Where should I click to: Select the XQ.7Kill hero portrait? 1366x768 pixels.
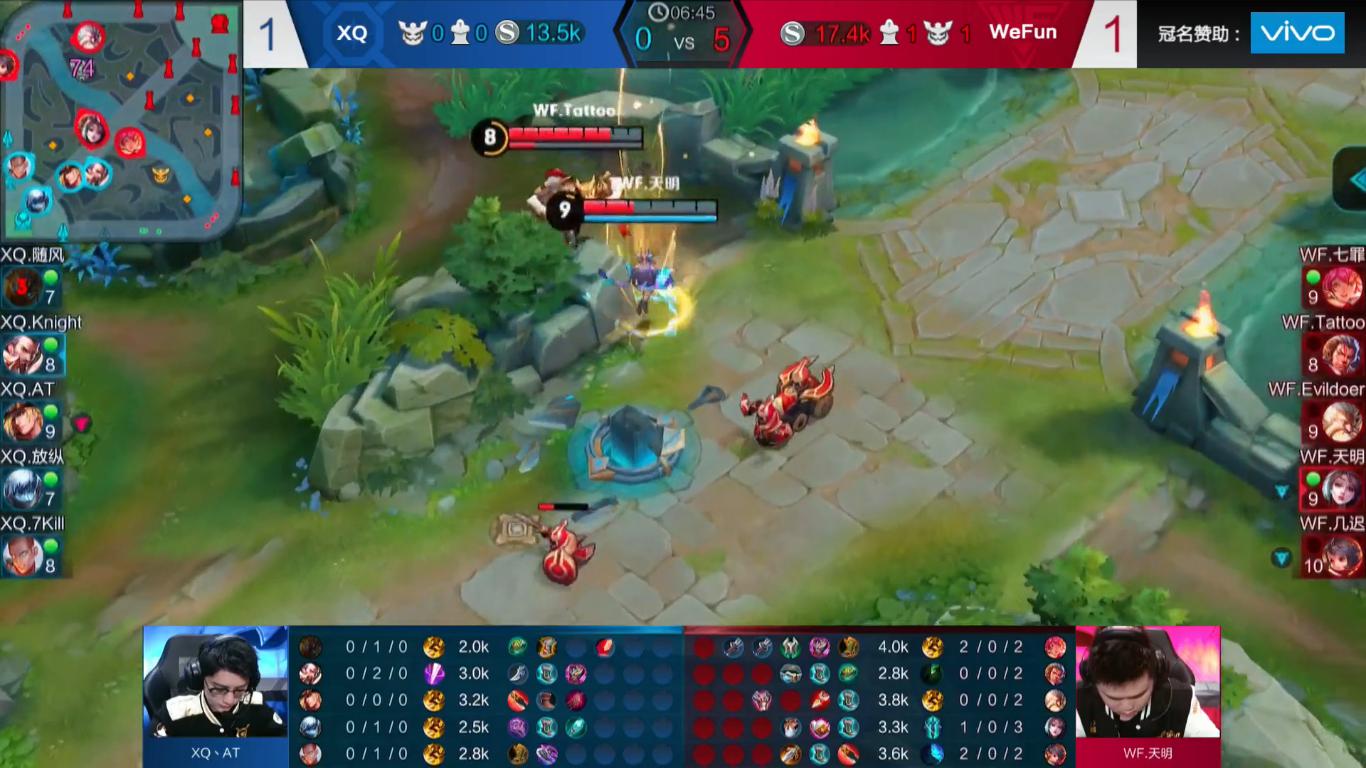click(22, 556)
